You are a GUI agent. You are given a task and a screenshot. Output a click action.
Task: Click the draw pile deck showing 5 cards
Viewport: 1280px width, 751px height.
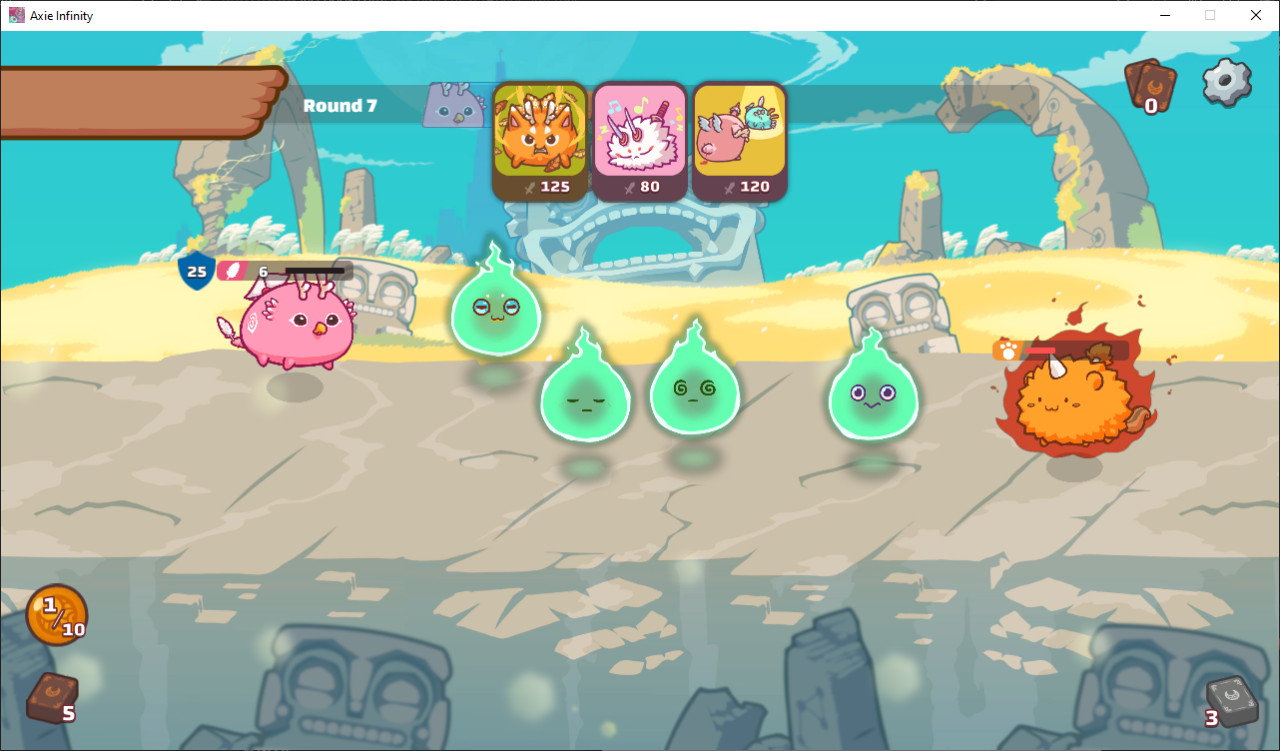pos(48,700)
